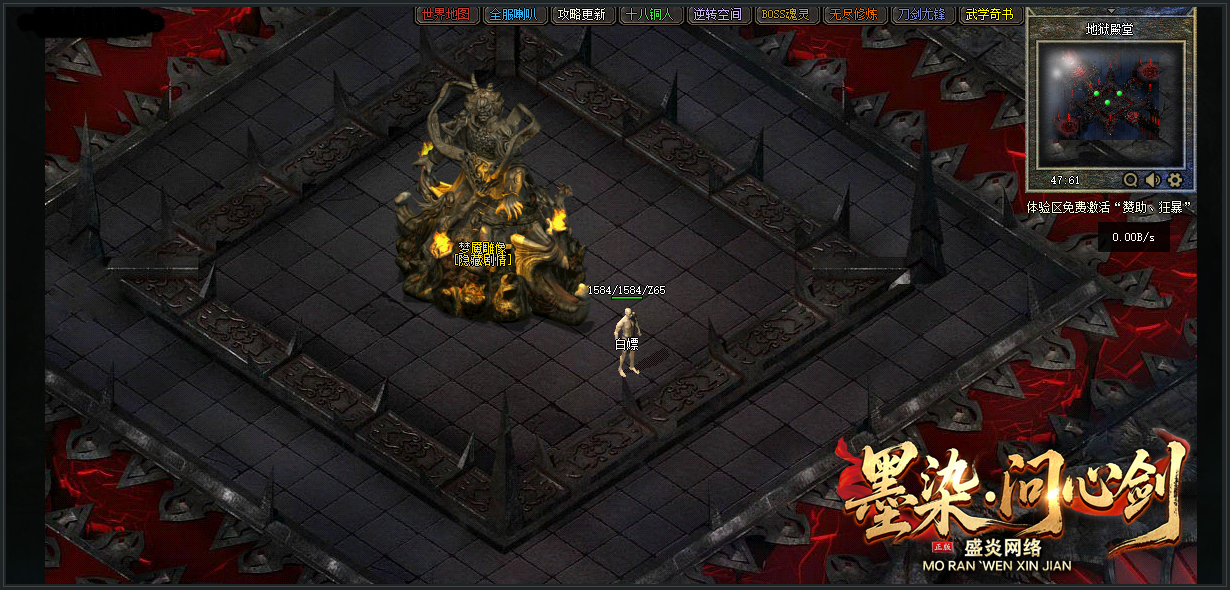
Task: Select the 十八铜人 button
Action: (x=651, y=15)
